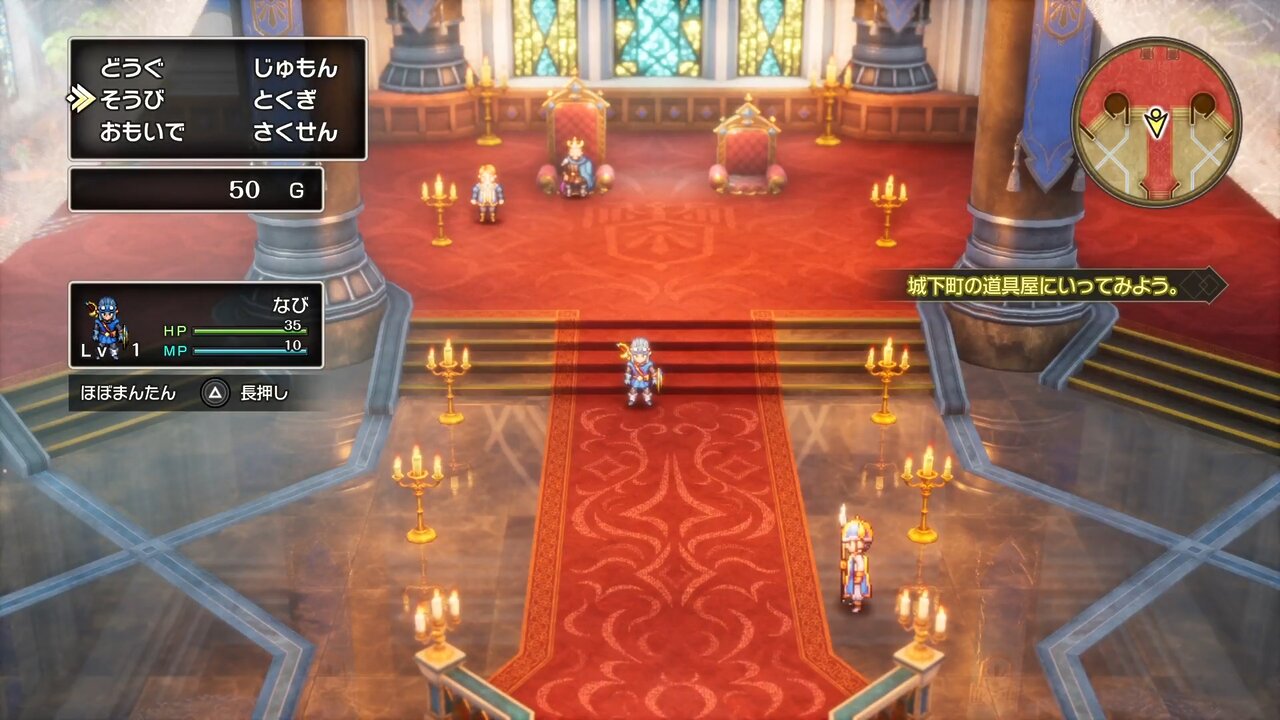The height and width of the screenshot is (720, 1280).
Task: Select the どうぐ (Items) menu entry
Action: (131, 69)
